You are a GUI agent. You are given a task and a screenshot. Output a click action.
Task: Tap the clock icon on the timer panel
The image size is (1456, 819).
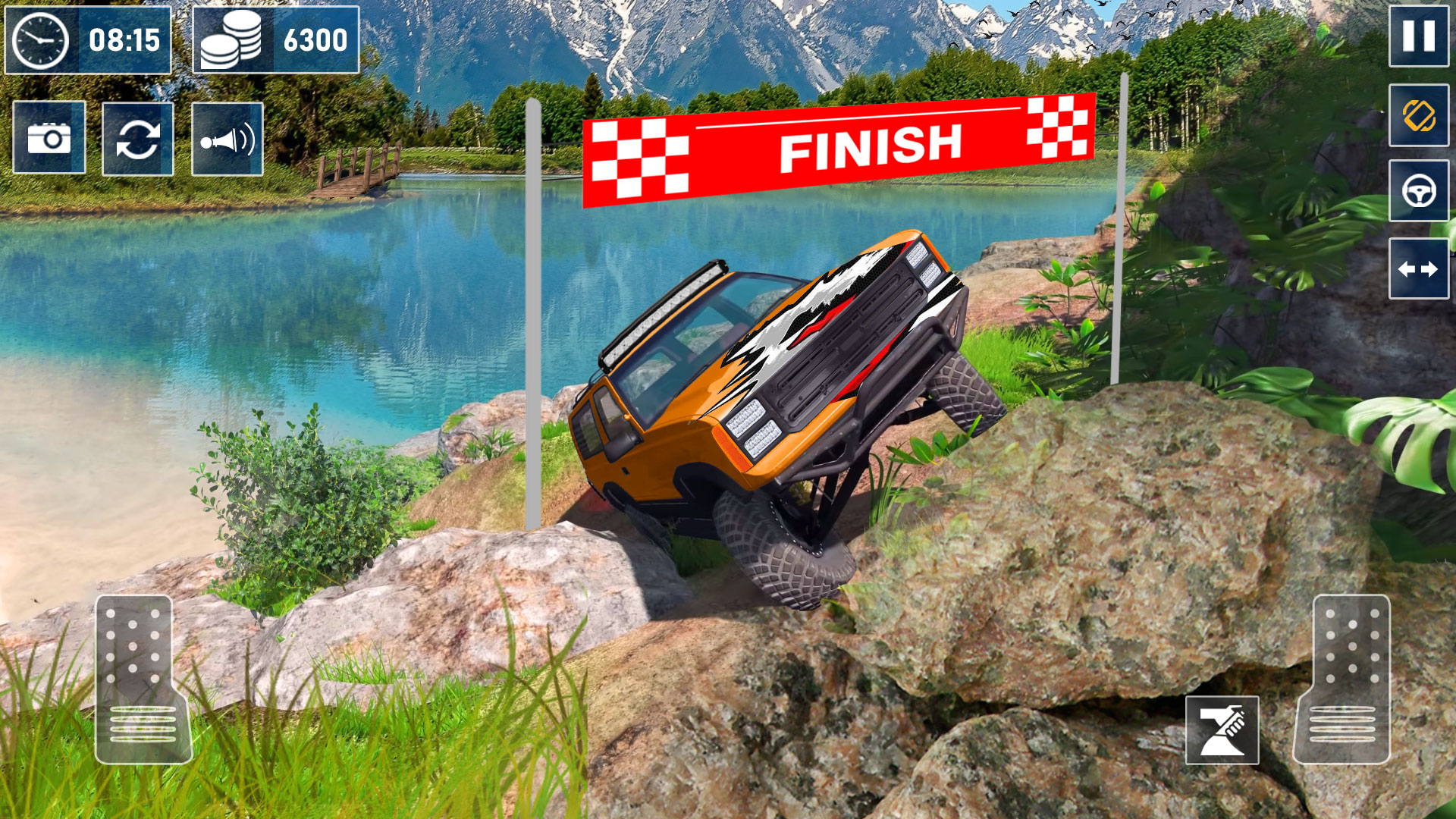39,39
